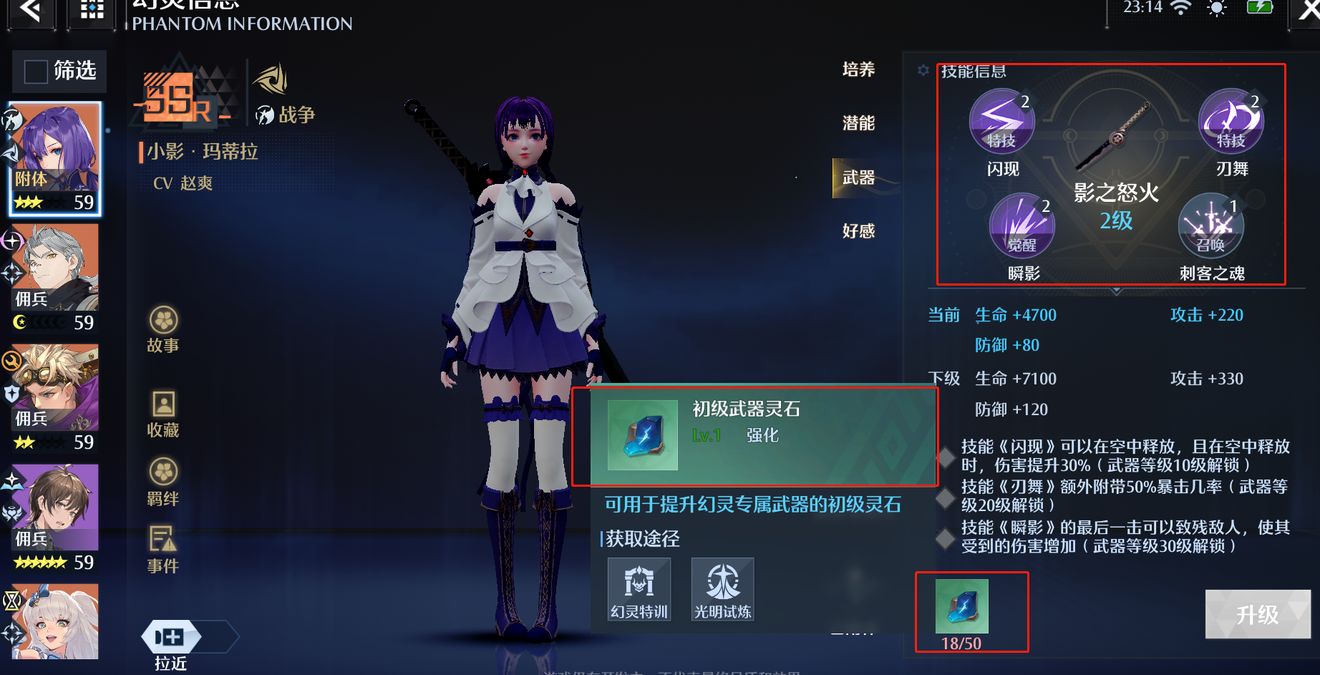Select the 闪现 skill icon
1320x675 pixels.
coord(1002,123)
